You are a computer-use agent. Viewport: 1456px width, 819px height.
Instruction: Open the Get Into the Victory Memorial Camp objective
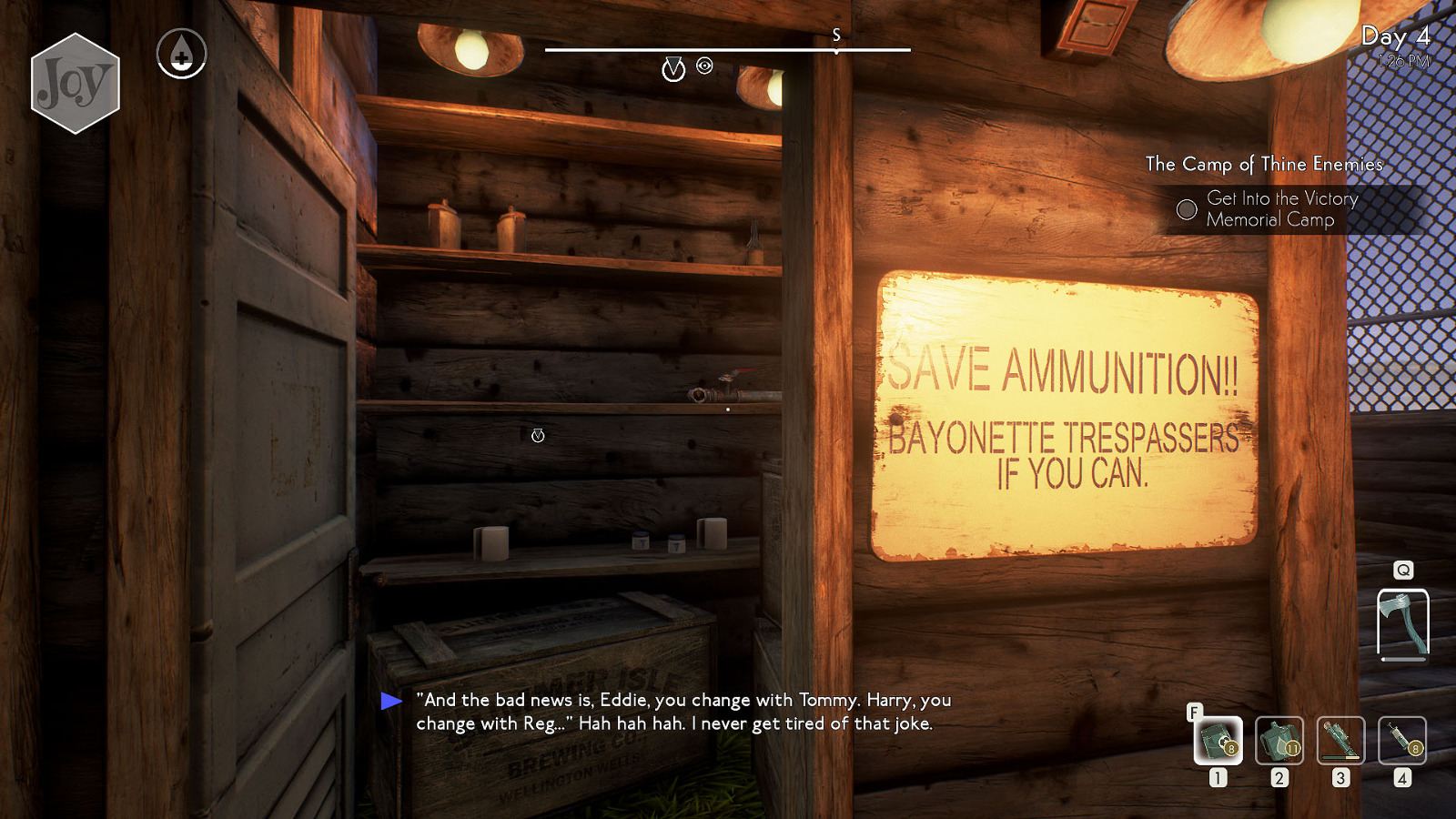(x=1281, y=209)
